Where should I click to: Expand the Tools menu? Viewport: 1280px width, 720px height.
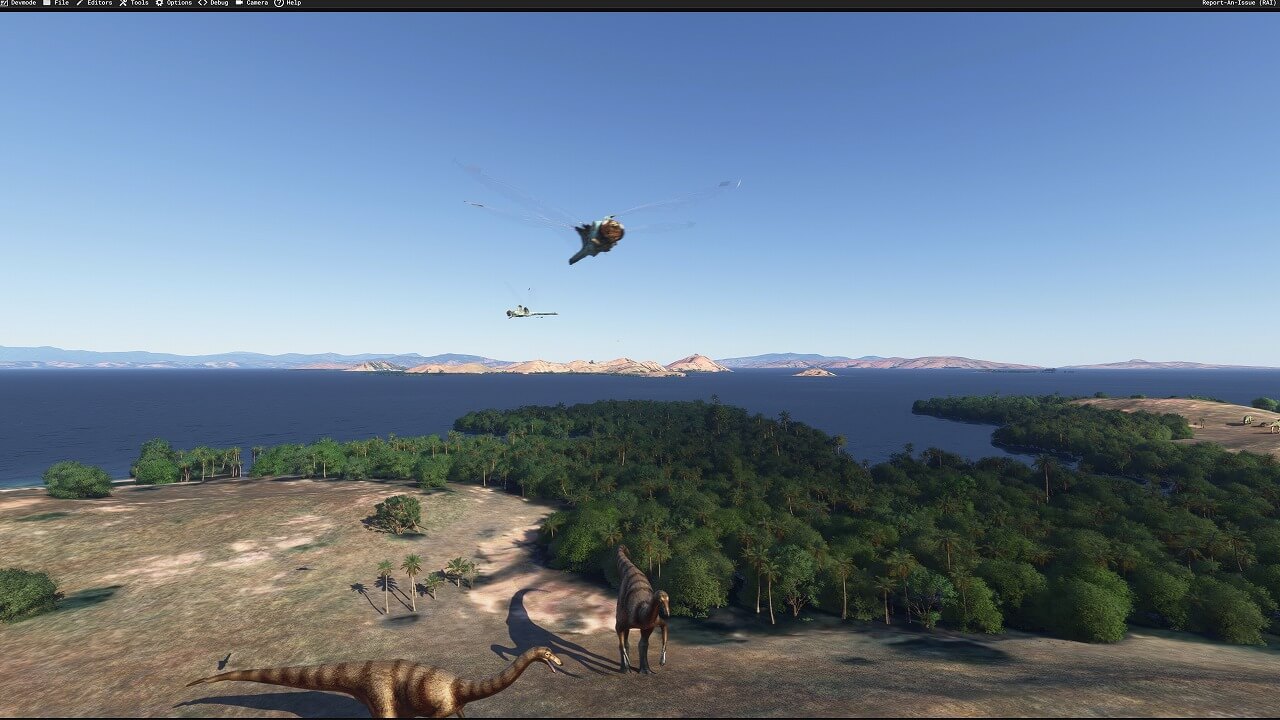click(x=135, y=3)
